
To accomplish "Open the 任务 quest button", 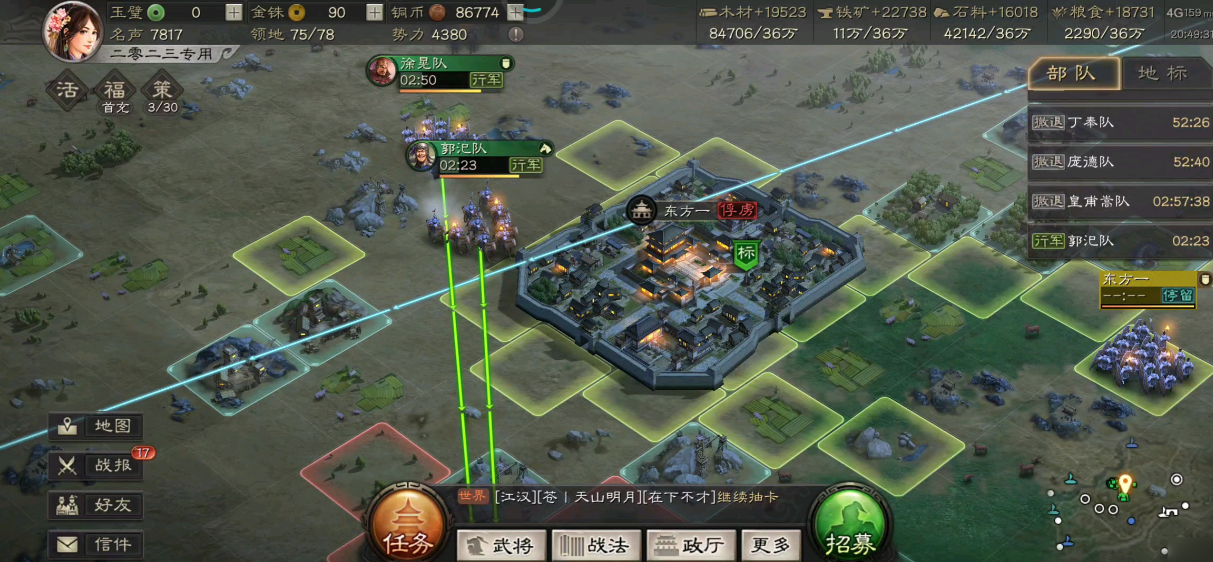I will [407, 525].
